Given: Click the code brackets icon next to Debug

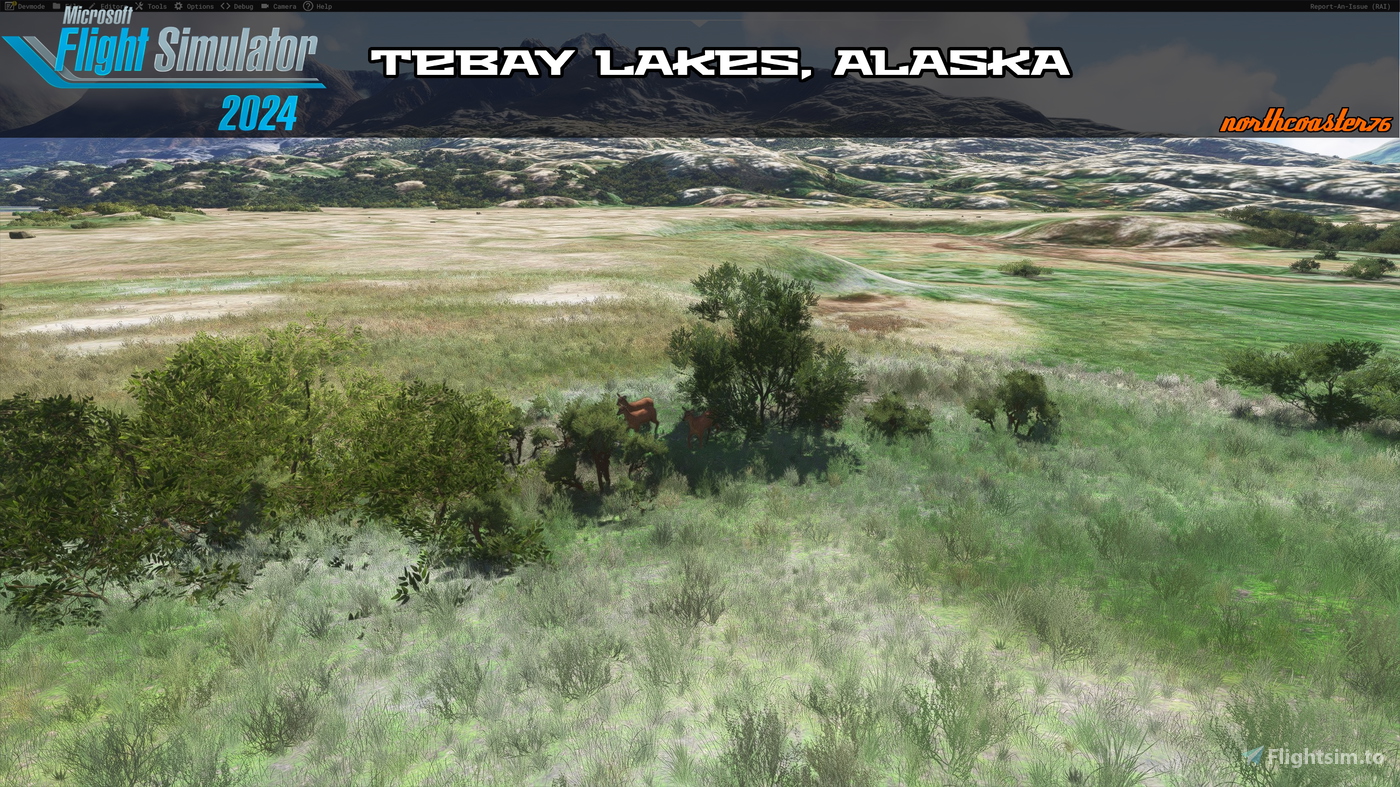Looking at the screenshot, I should coord(224,5).
